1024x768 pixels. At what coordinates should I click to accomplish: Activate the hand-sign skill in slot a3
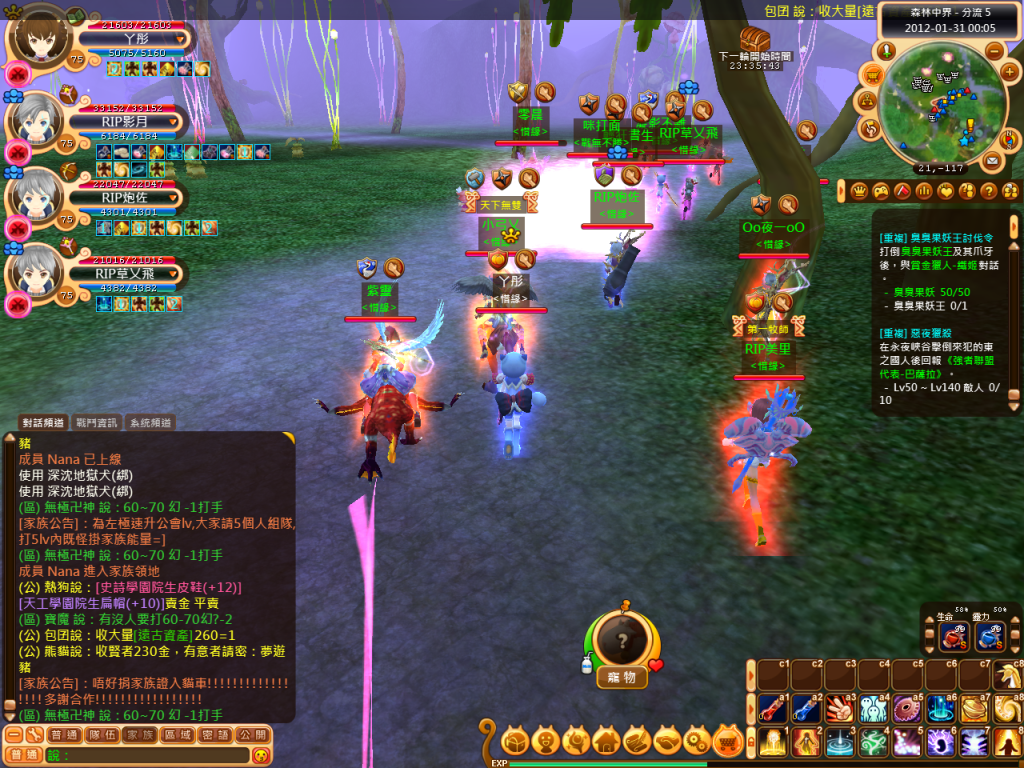tap(838, 708)
